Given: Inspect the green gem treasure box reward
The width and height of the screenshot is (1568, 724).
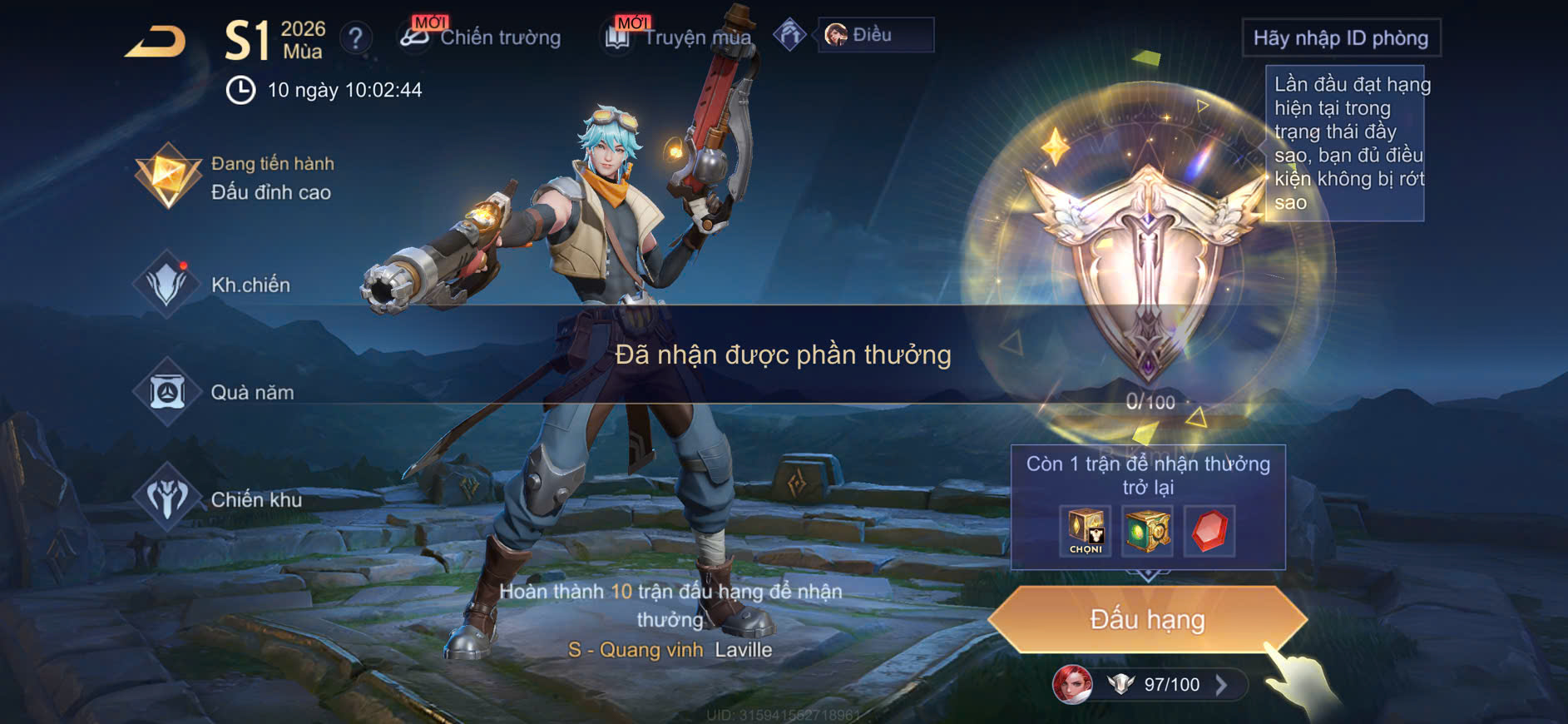Looking at the screenshot, I should pos(1147,531).
